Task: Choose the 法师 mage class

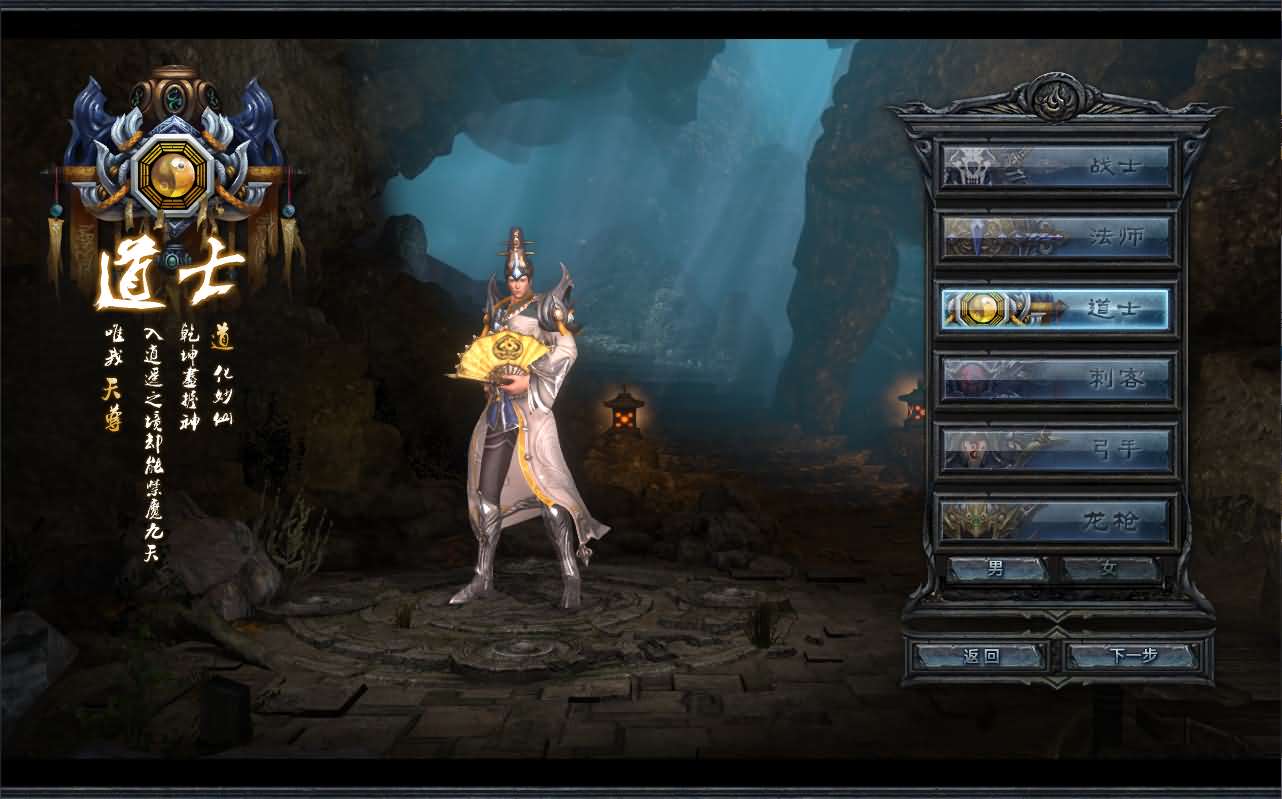Action: tap(1056, 237)
